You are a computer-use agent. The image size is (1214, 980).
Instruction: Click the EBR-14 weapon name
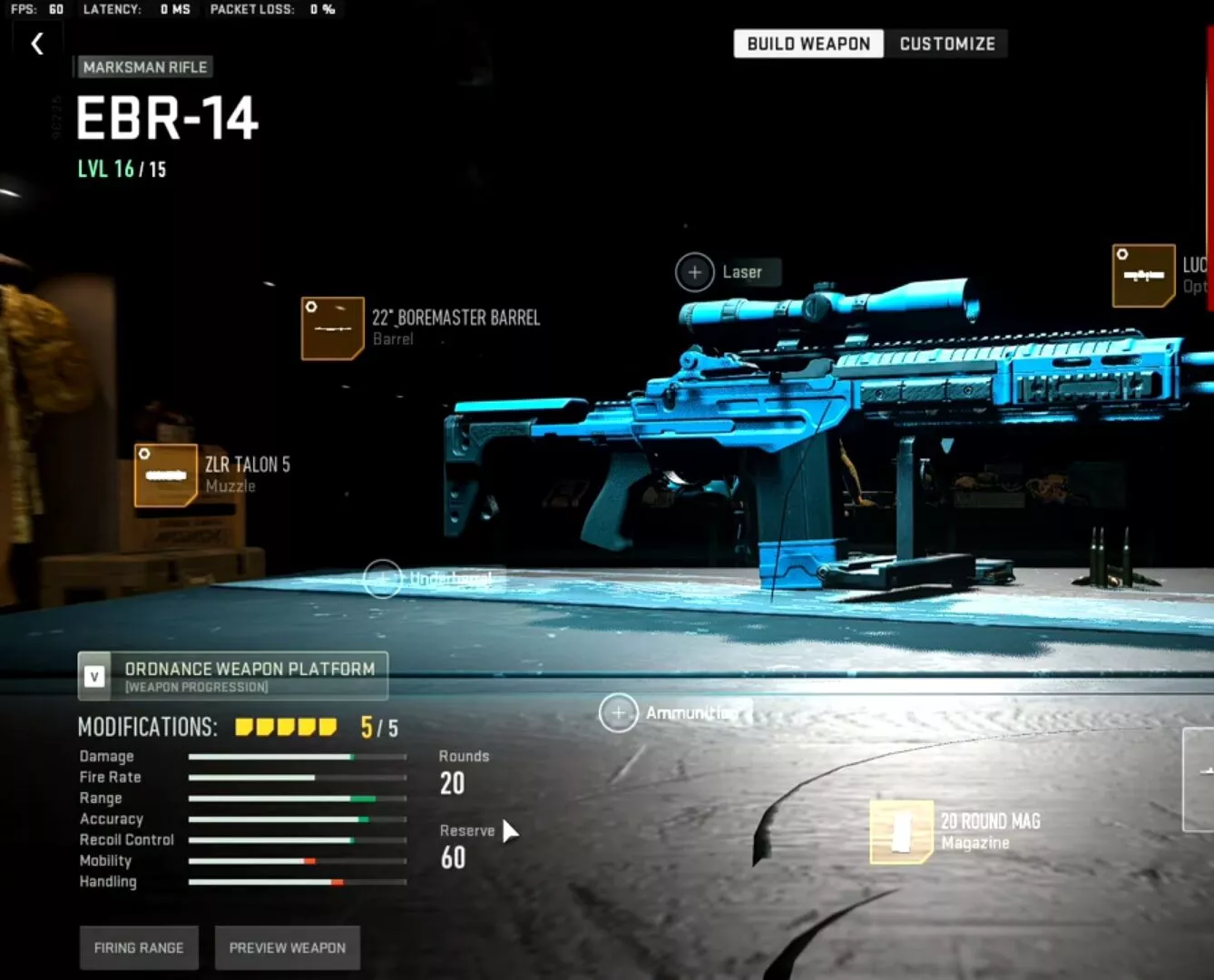[166, 118]
